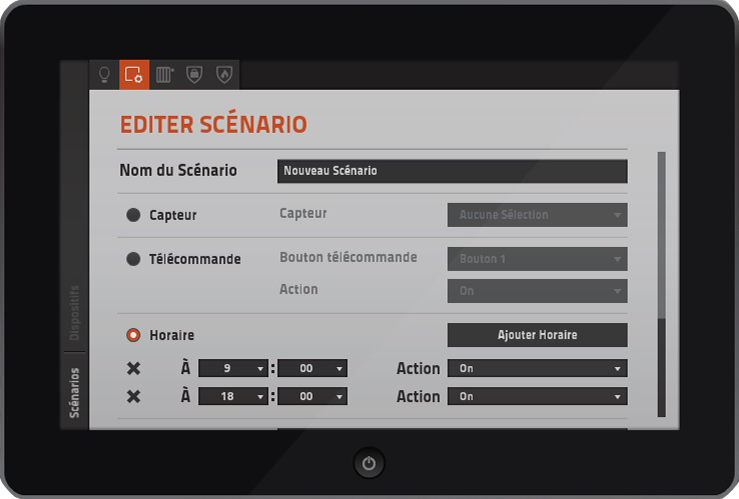Remove the 9:00 schedule entry
The image size is (739, 499).
click(x=134, y=369)
